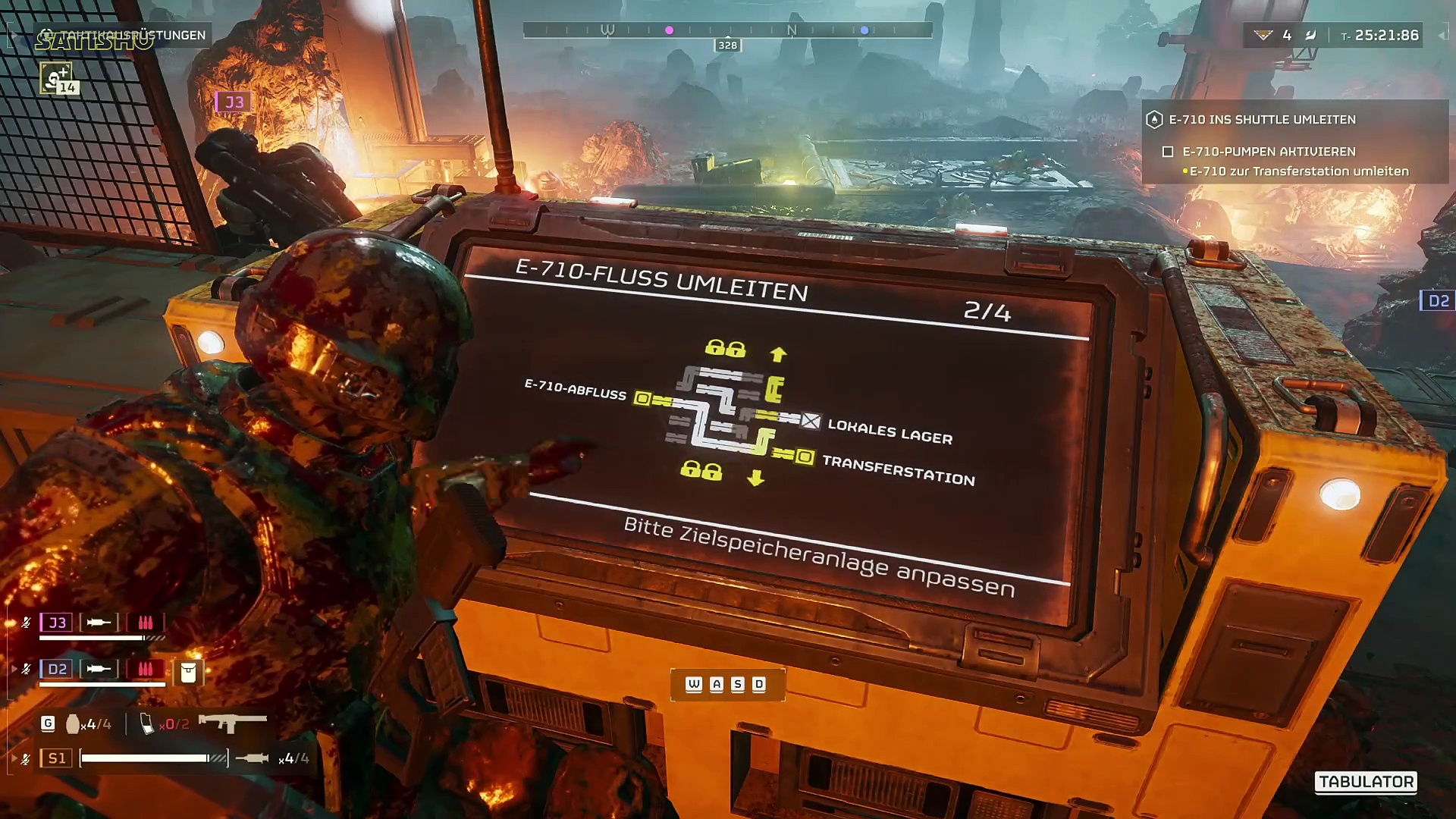
Task: Open the Taktikausrüstungen panel header
Action: tap(124, 36)
